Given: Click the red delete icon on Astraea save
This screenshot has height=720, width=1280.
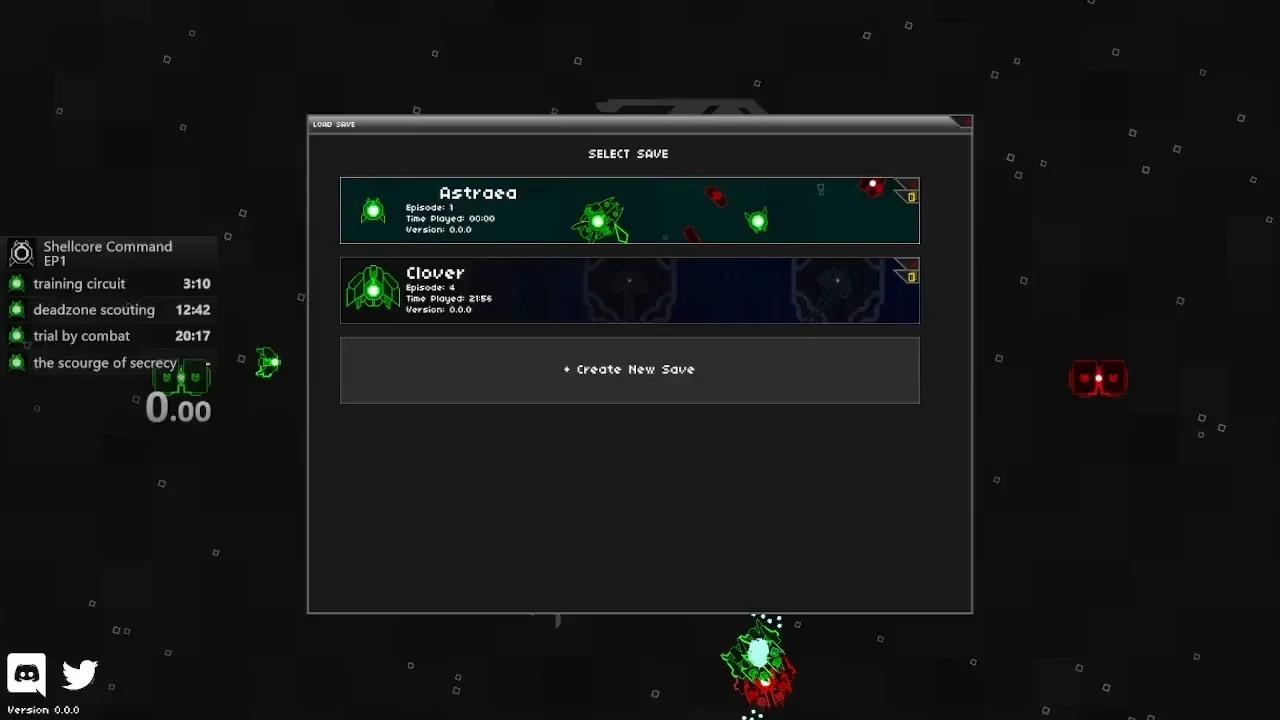Looking at the screenshot, I should 912,183.
